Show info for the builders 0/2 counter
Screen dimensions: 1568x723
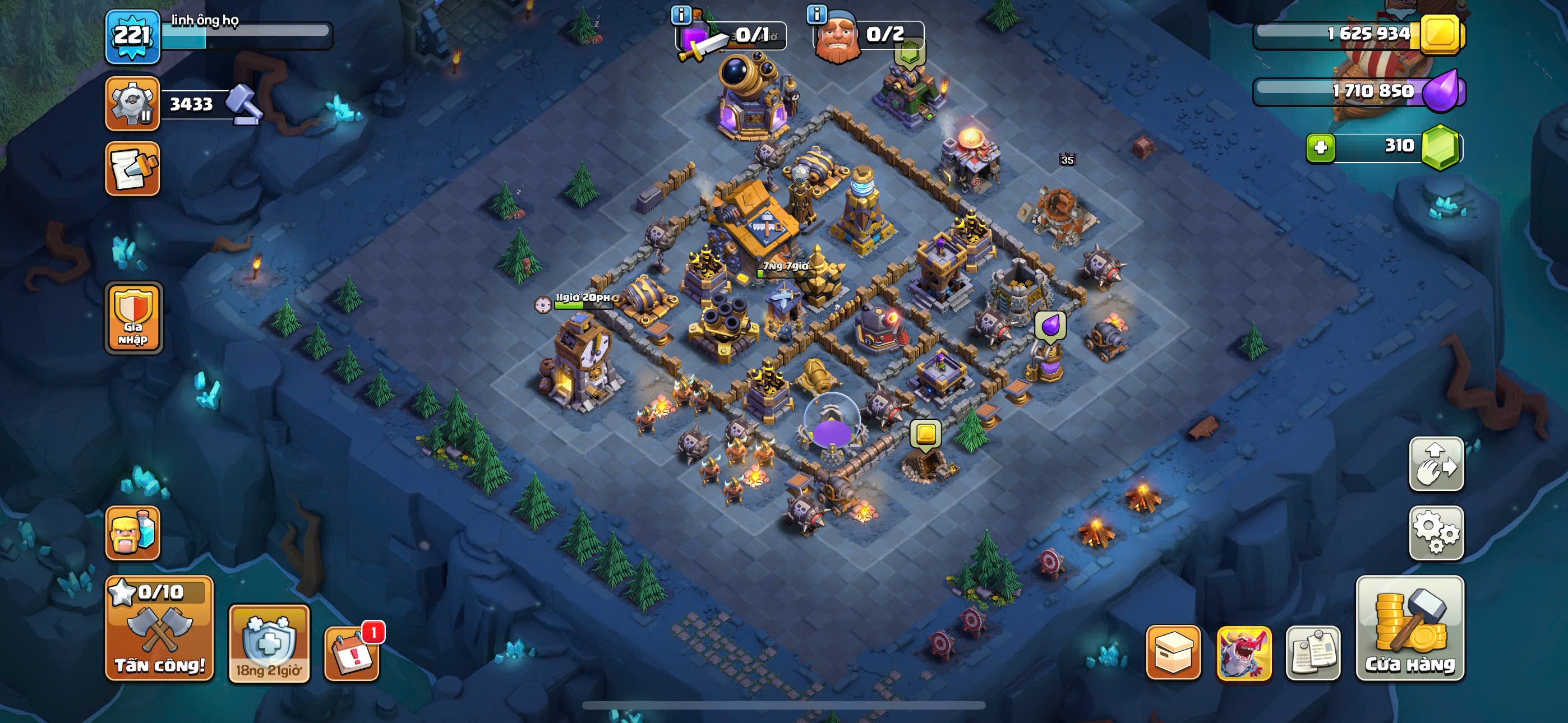817,13
